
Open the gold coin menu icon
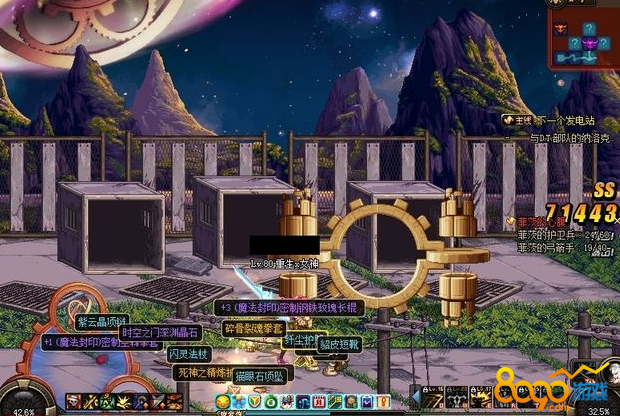223,403
